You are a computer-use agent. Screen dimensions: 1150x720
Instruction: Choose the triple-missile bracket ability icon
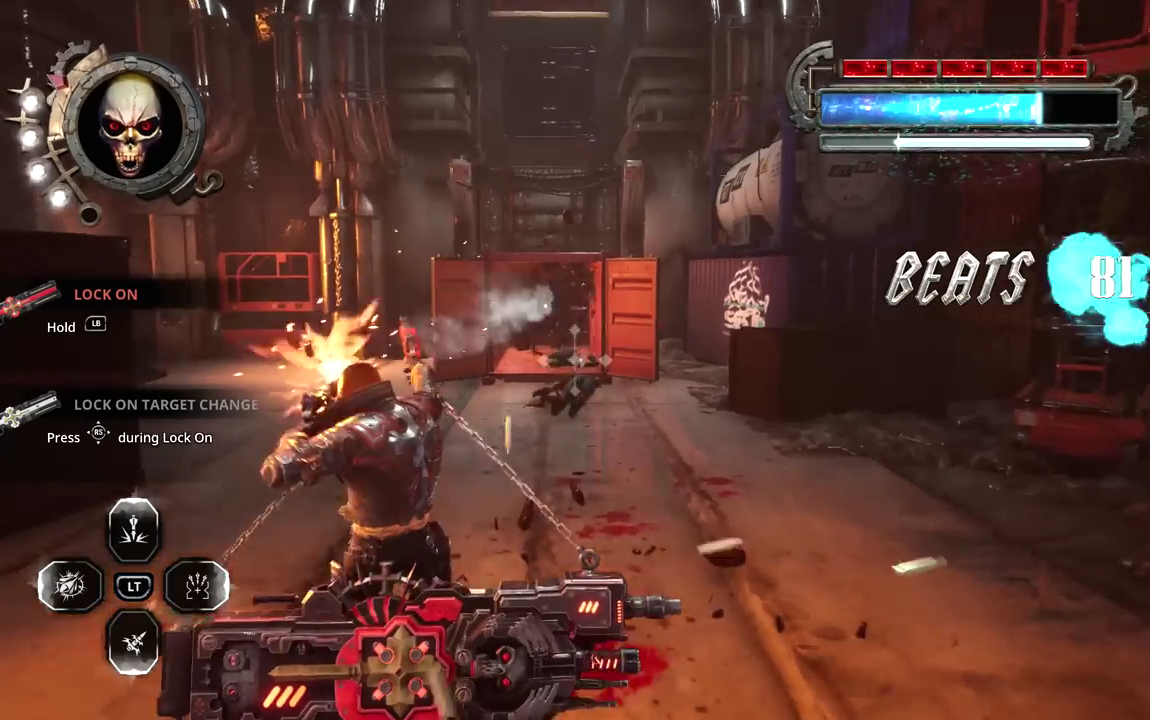pyautogui.click(x=196, y=586)
